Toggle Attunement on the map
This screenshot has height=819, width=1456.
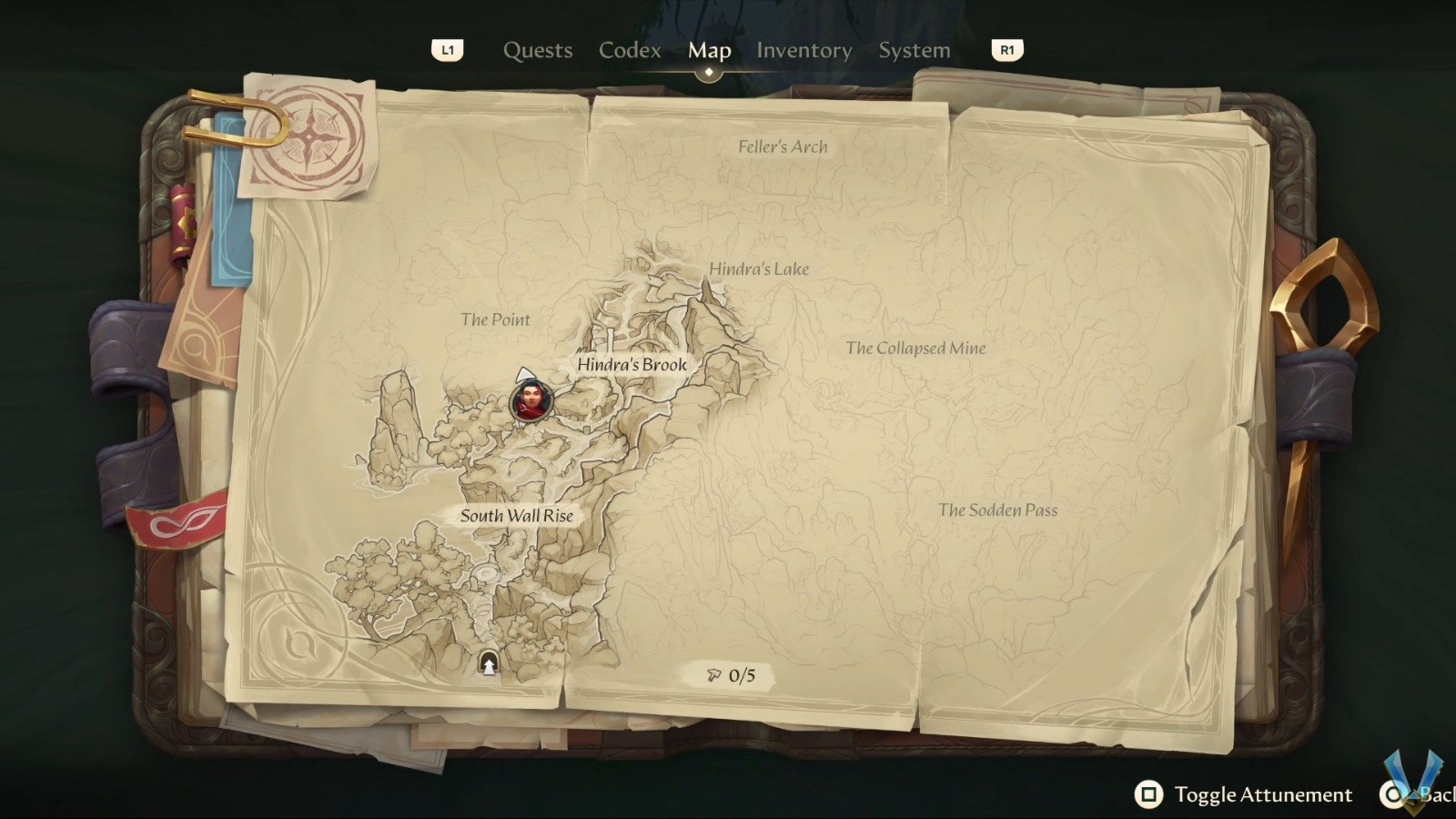tap(1263, 794)
